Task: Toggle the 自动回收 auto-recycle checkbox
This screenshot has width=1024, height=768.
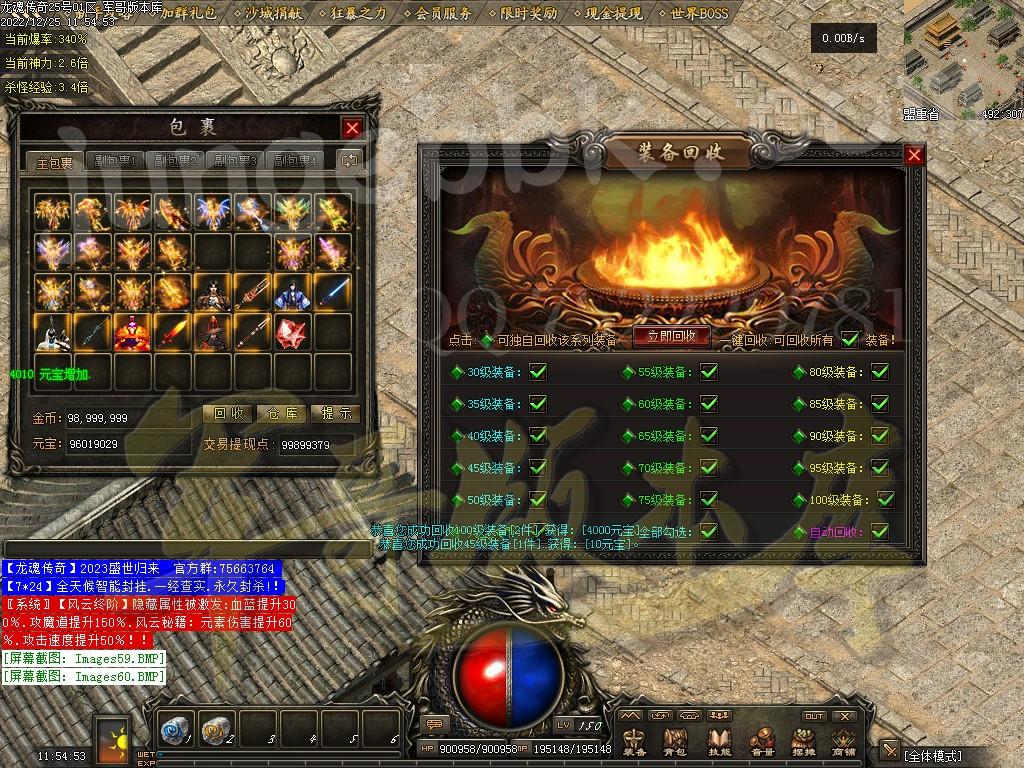Action: pyautogui.click(x=880, y=532)
